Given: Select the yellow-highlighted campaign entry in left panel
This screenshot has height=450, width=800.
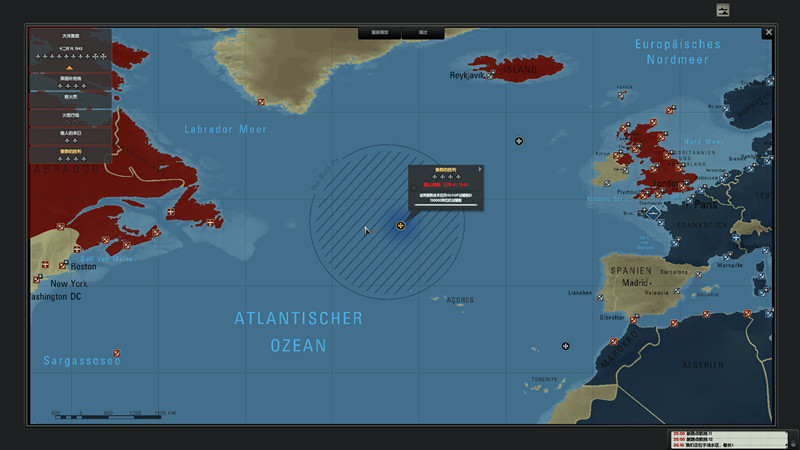Looking at the screenshot, I should [70, 151].
